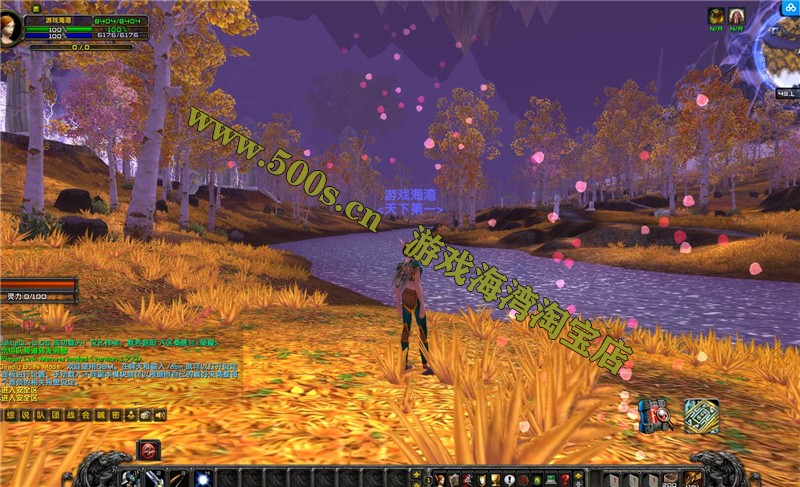Switch chat channel to 说 (say)
The height and width of the screenshot is (487, 800).
coord(27,414)
